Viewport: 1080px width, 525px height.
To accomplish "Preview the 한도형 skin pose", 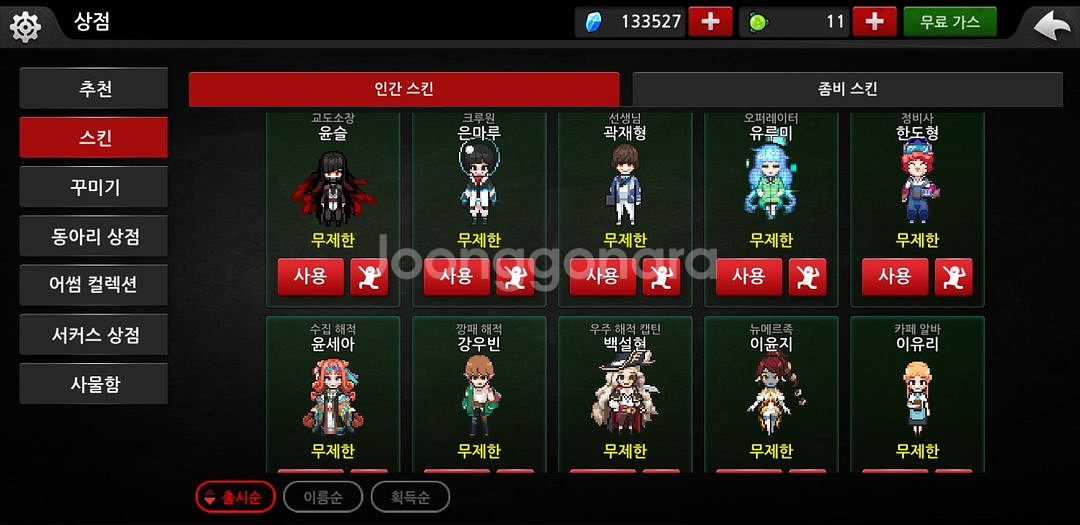I will [953, 277].
